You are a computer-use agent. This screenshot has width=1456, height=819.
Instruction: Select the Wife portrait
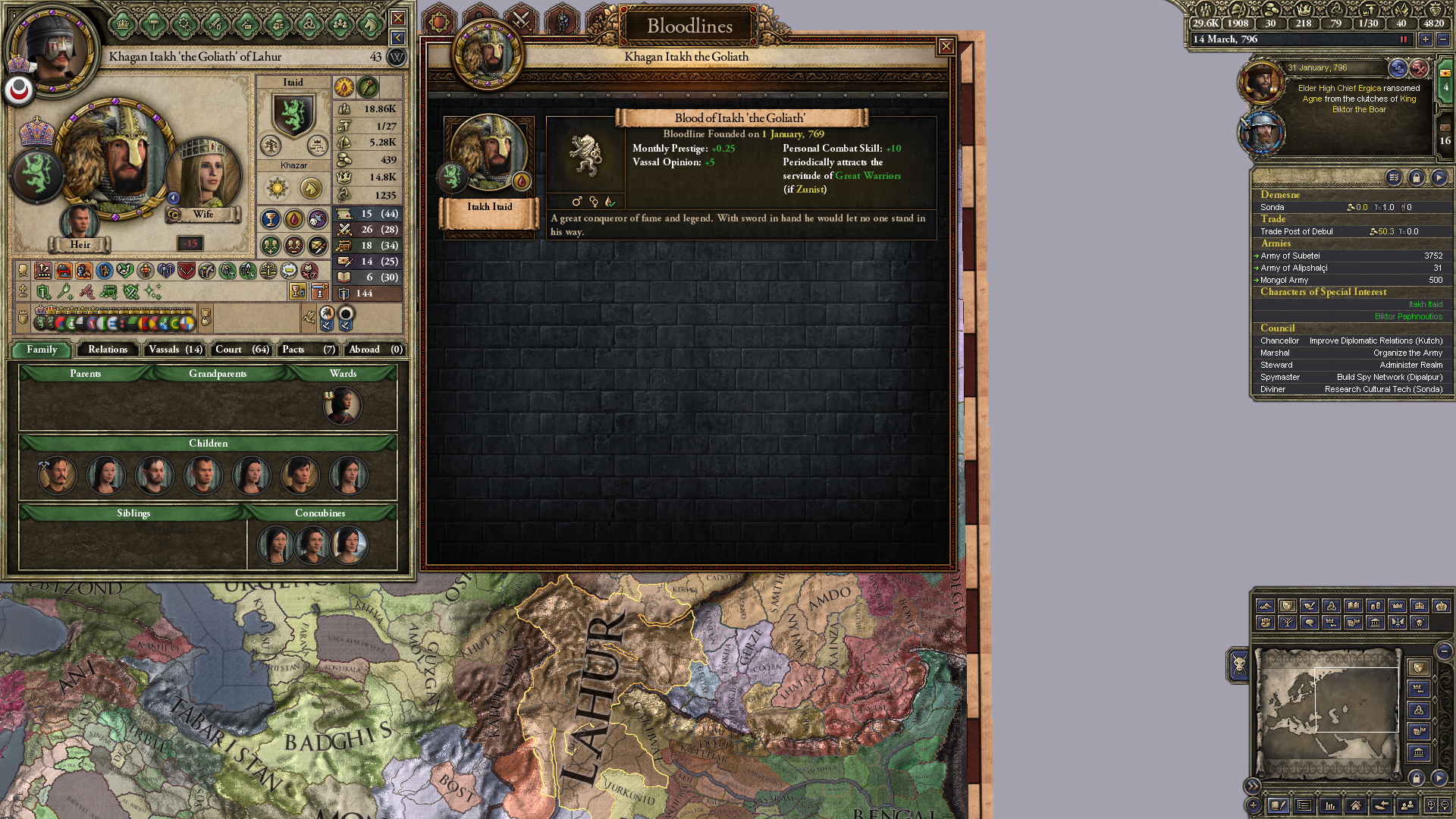(x=203, y=176)
